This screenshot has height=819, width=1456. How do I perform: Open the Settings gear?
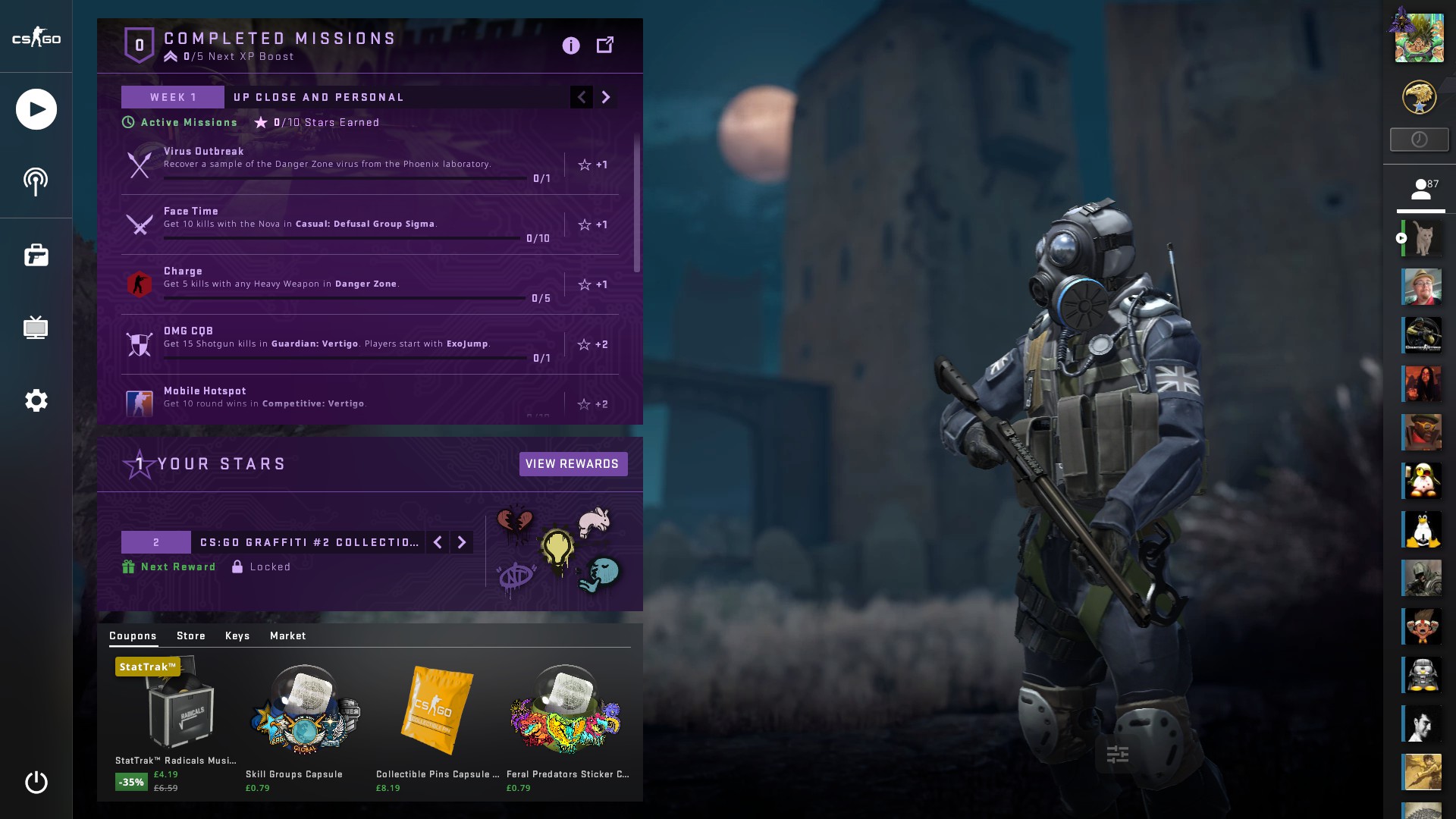[36, 400]
